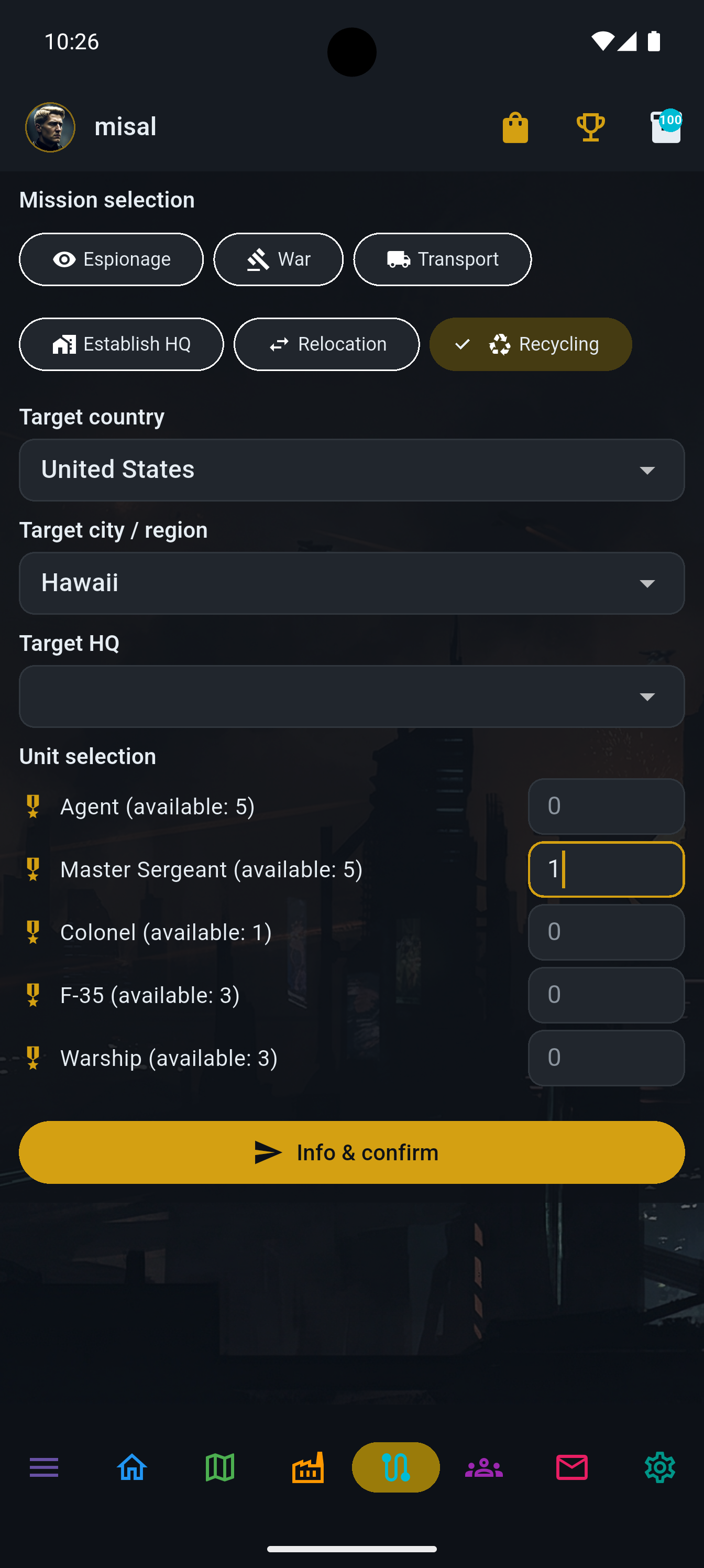Viewport: 704px width, 1568px height.
Task: Open the hamburger menu
Action: tap(44, 1467)
